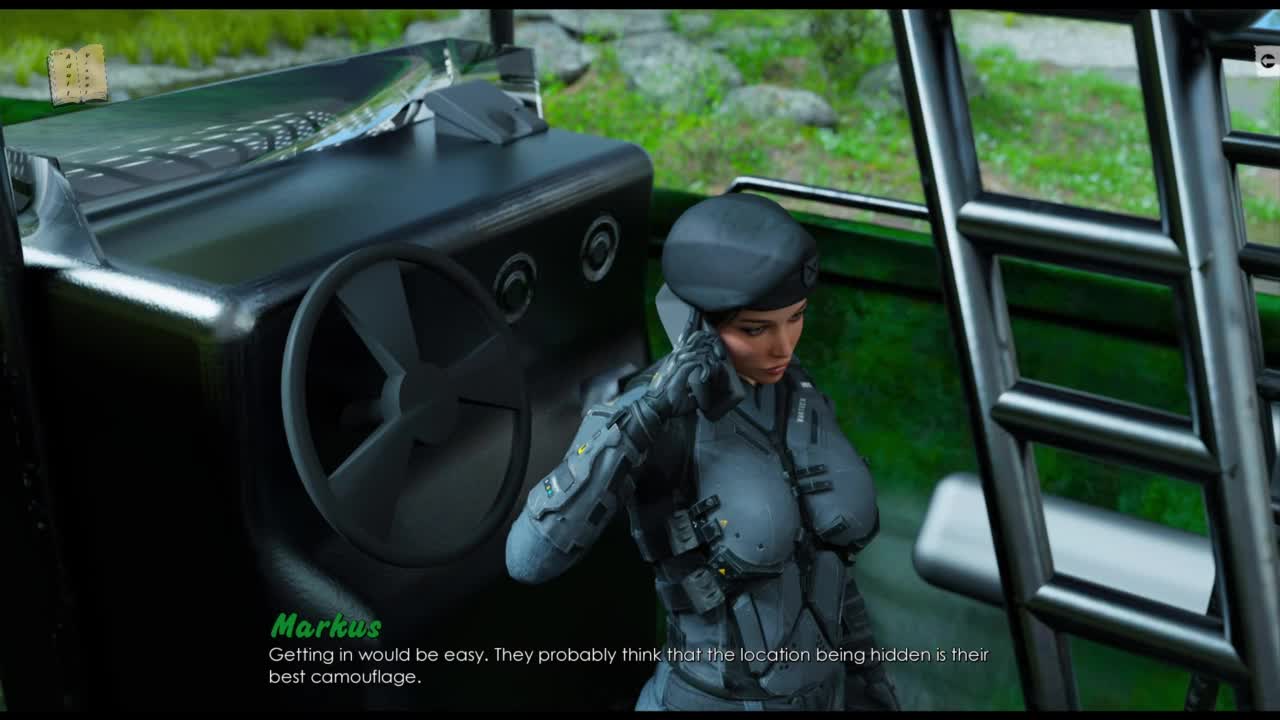The height and width of the screenshot is (720, 1280).
Task: Open the journal book icon
Action: tap(77, 75)
